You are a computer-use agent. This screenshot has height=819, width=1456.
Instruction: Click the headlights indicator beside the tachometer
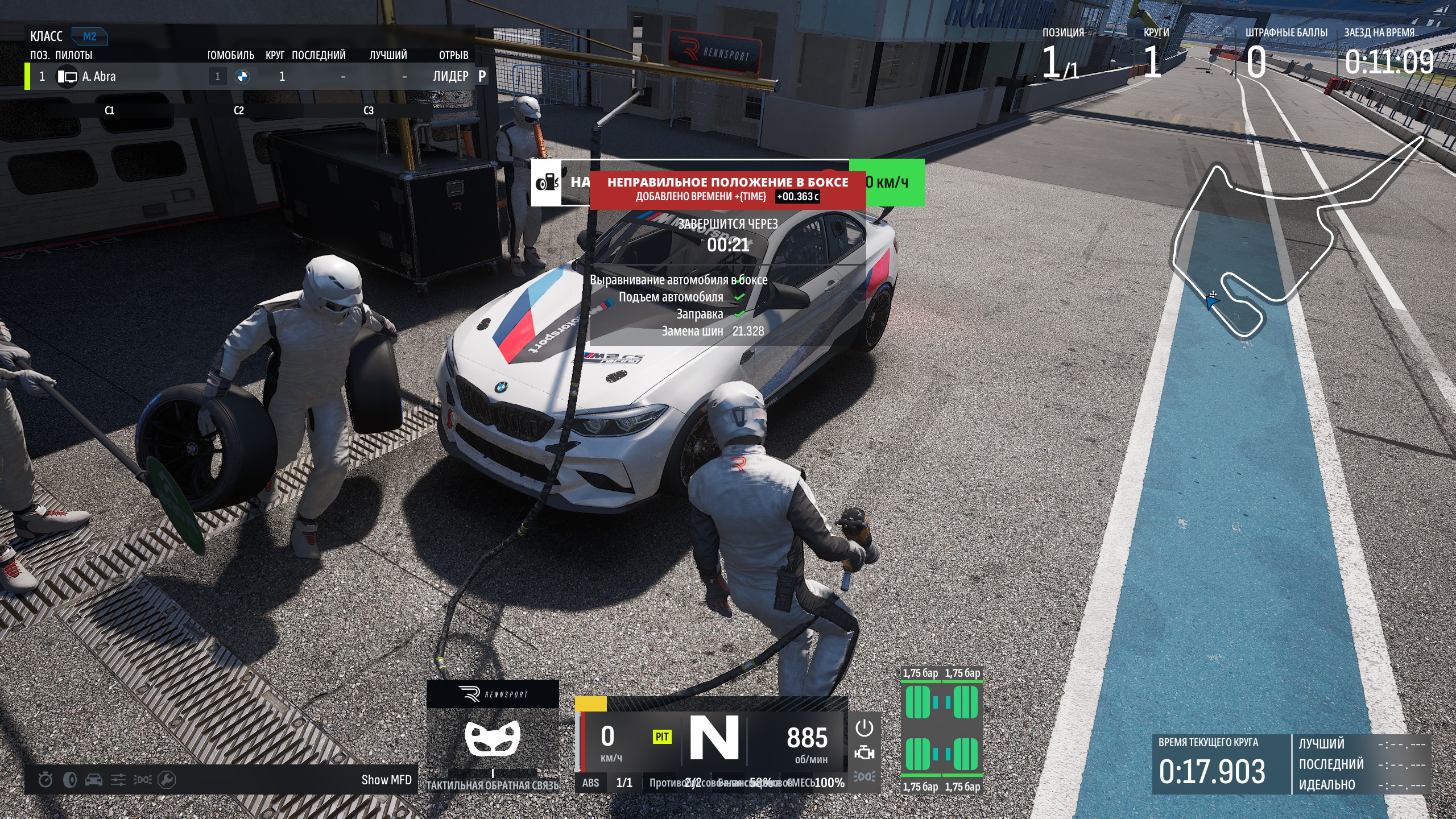pos(864,776)
